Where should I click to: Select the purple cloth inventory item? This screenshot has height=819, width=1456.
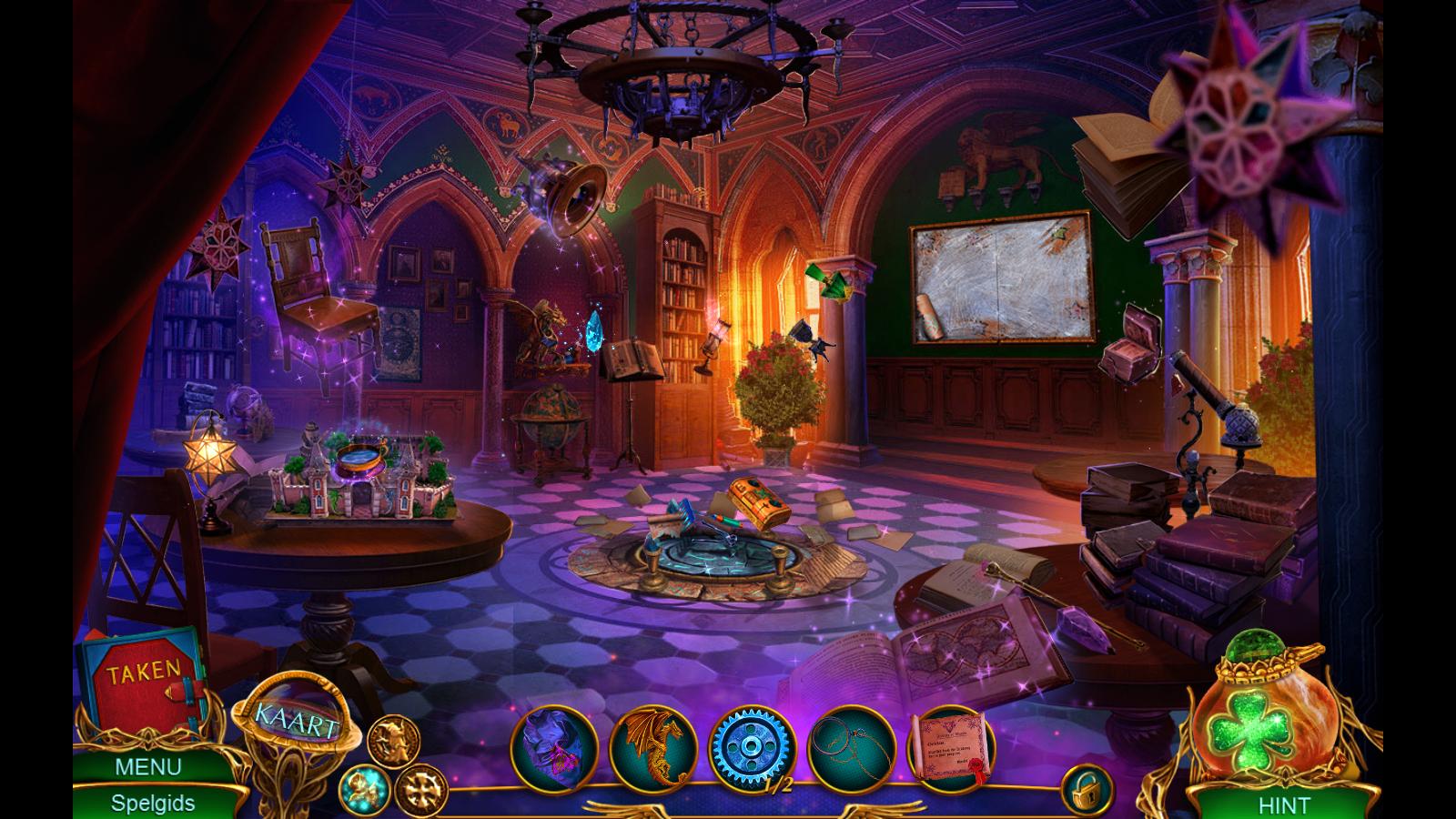554,750
